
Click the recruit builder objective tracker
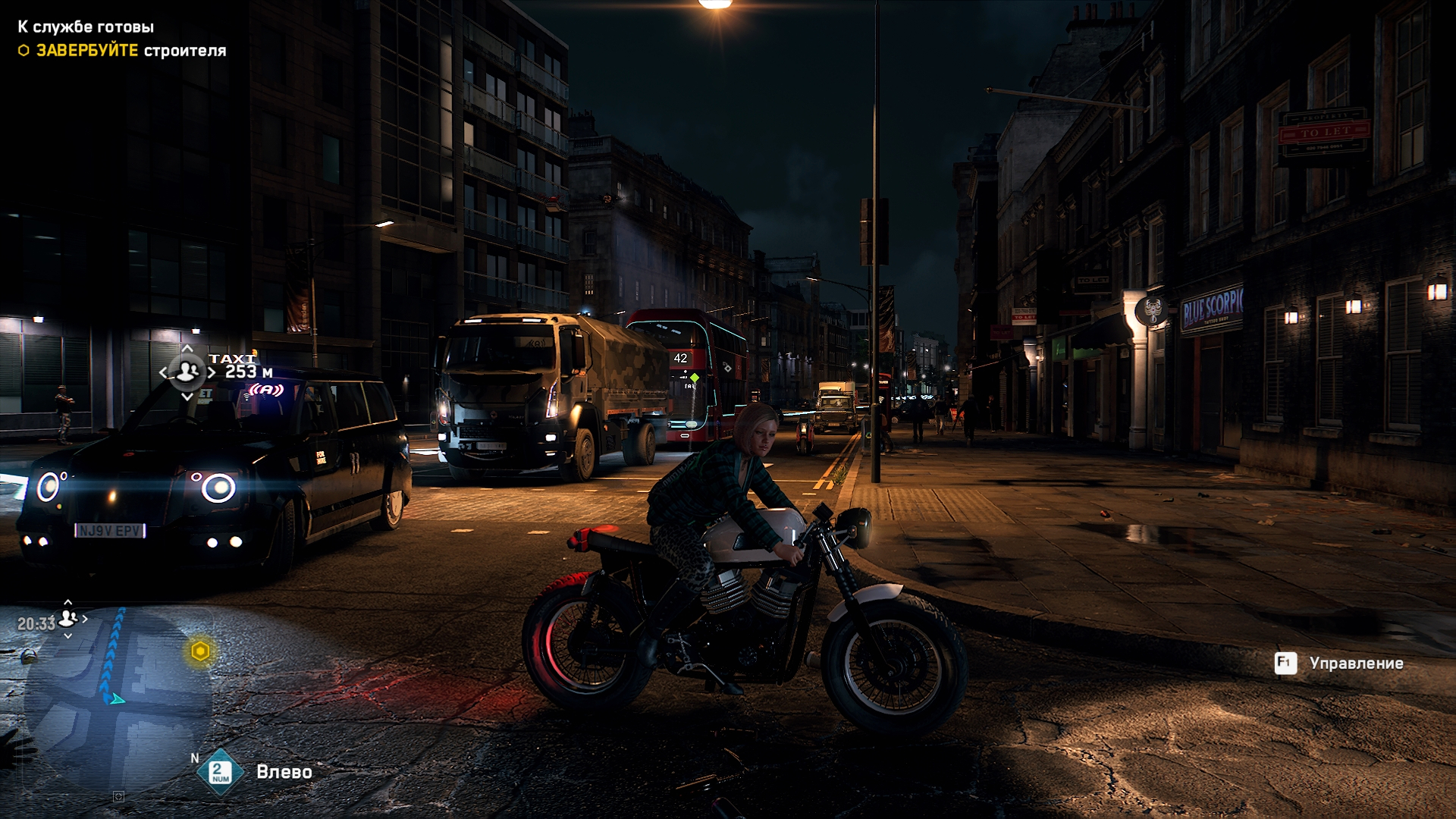[x=130, y=51]
